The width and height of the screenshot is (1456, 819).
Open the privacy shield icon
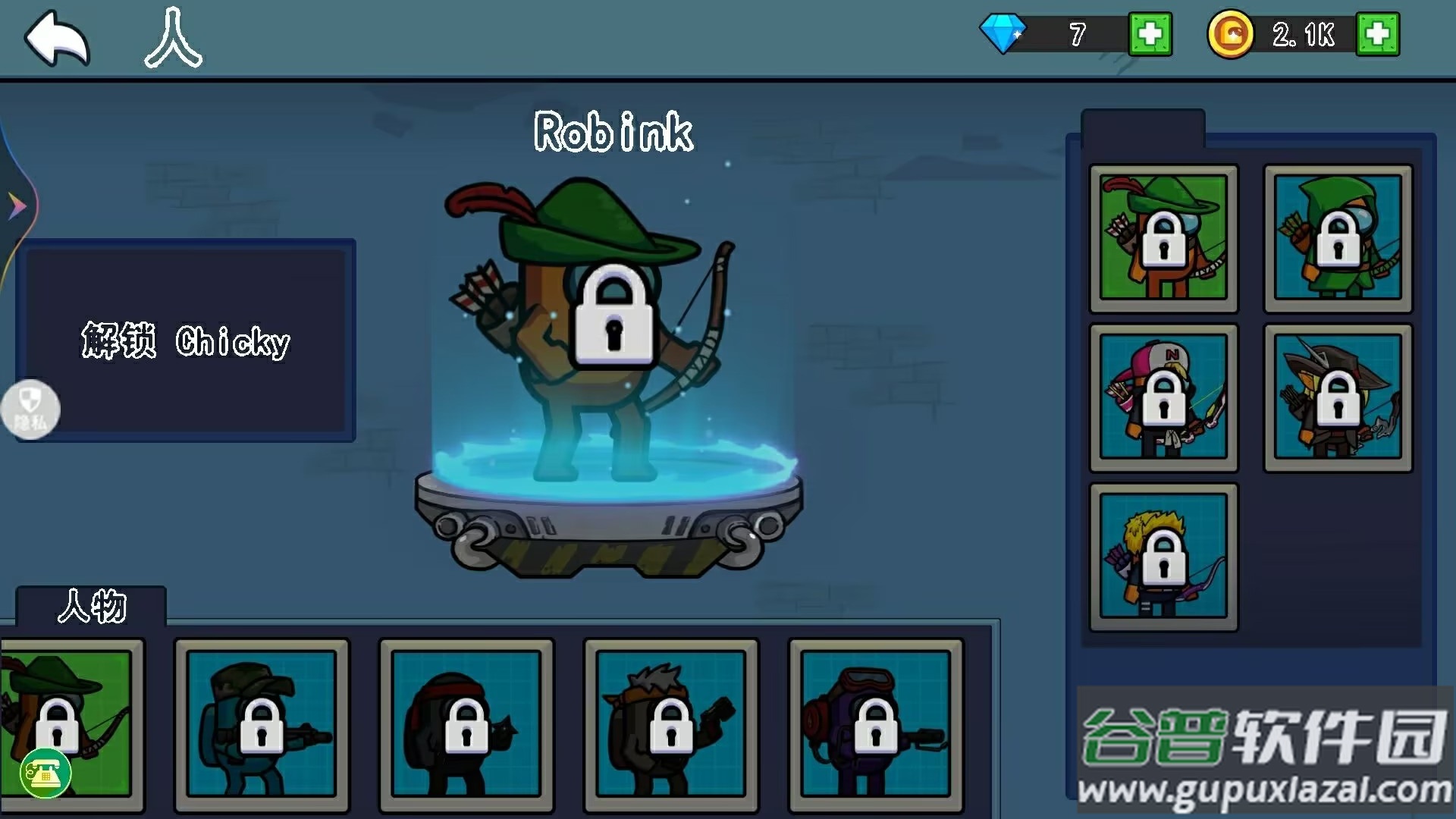click(30, 409)
